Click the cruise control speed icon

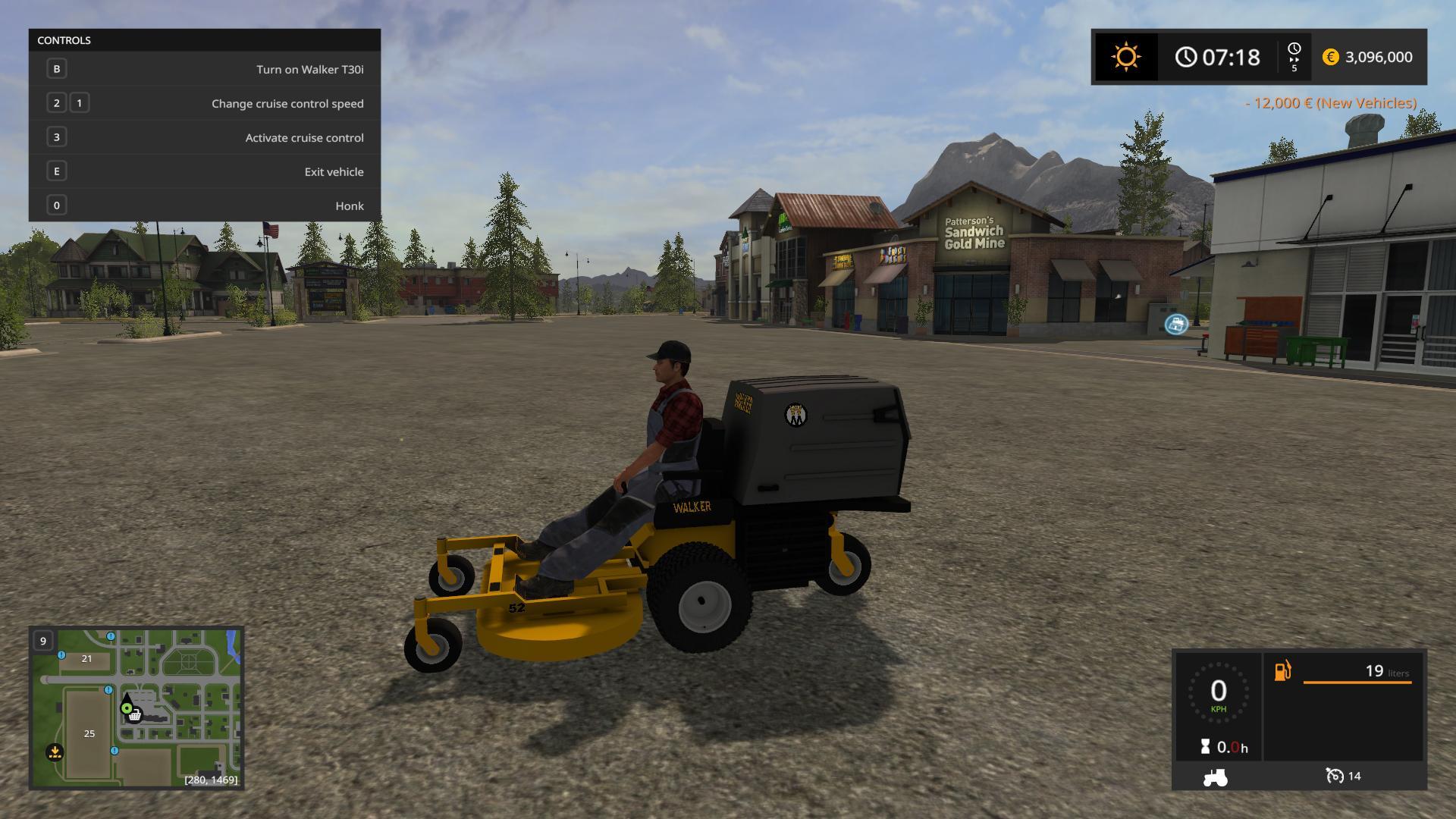coord(1334,776)
